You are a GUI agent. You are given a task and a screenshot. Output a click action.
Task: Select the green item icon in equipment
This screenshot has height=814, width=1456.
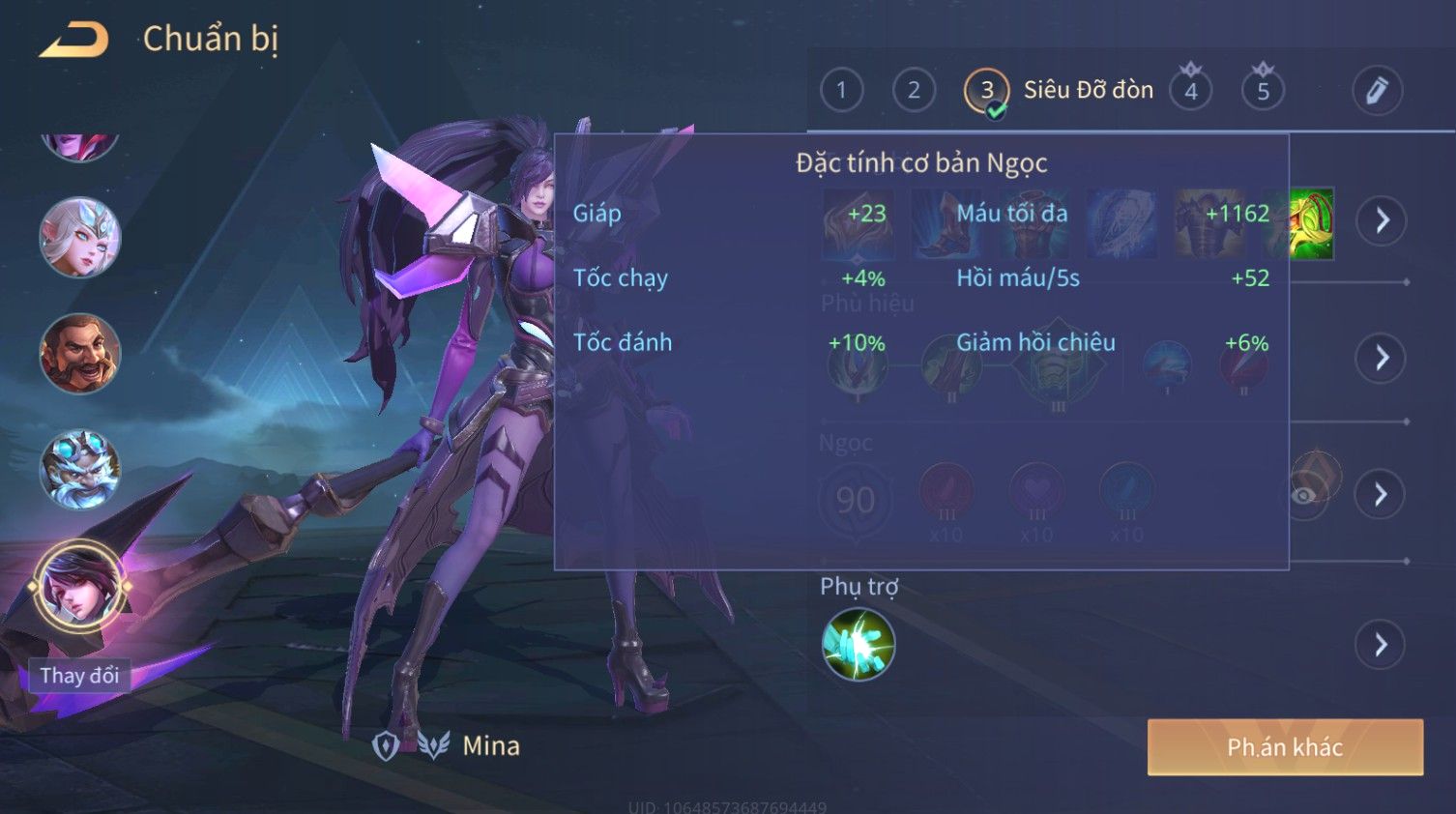(1313, 223)
